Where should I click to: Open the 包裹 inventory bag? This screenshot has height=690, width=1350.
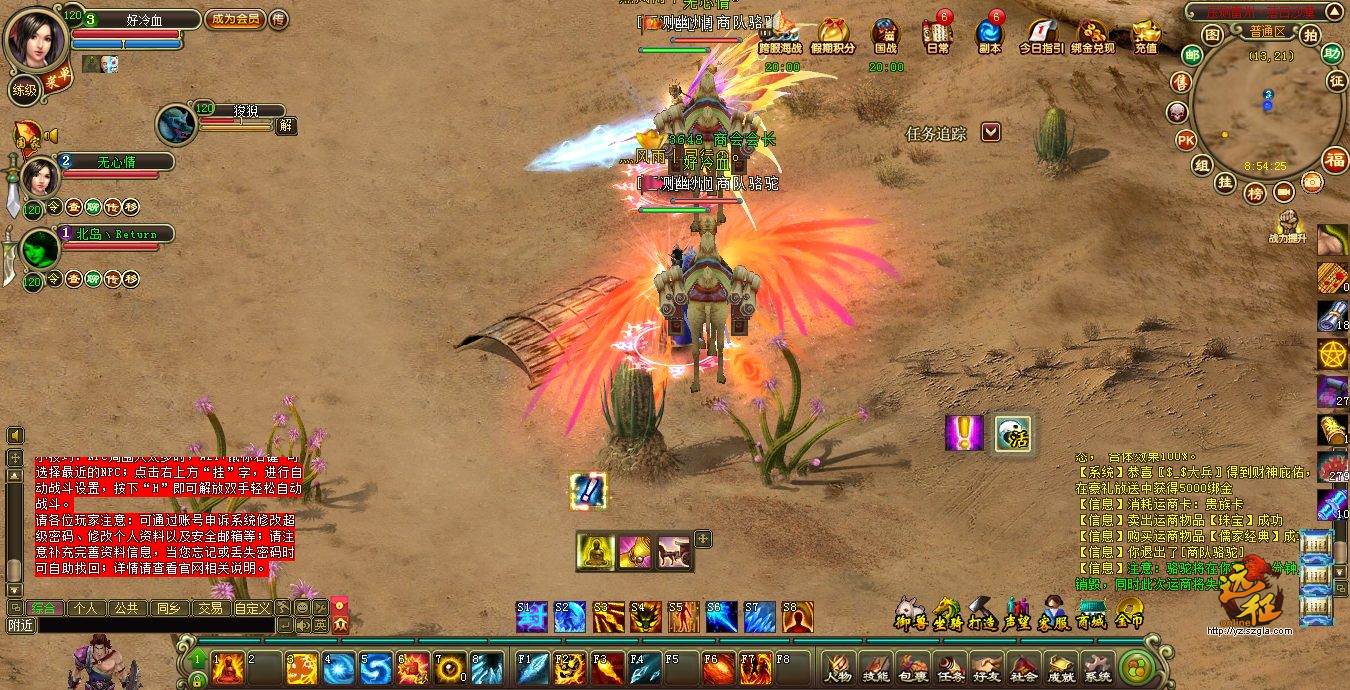[x=911, y=667]
